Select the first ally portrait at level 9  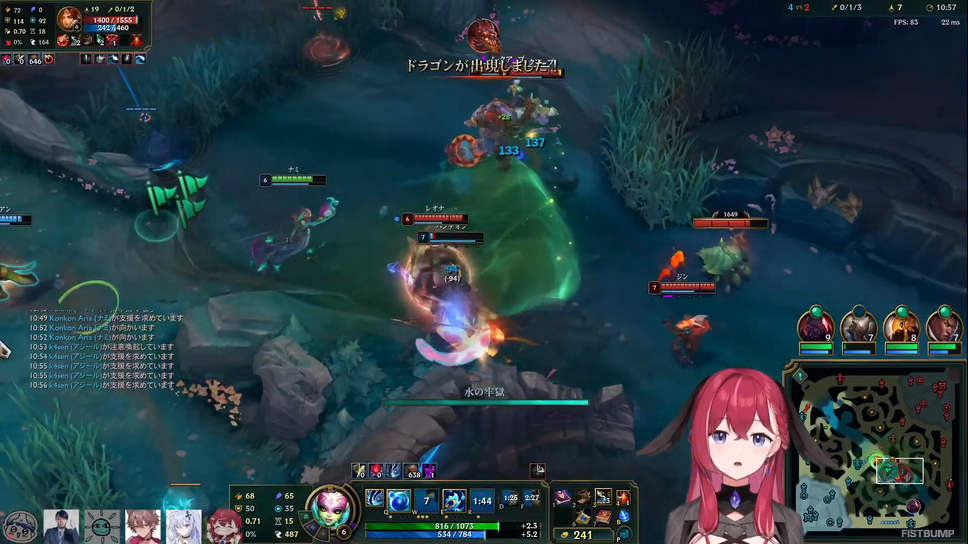[815, 327]
